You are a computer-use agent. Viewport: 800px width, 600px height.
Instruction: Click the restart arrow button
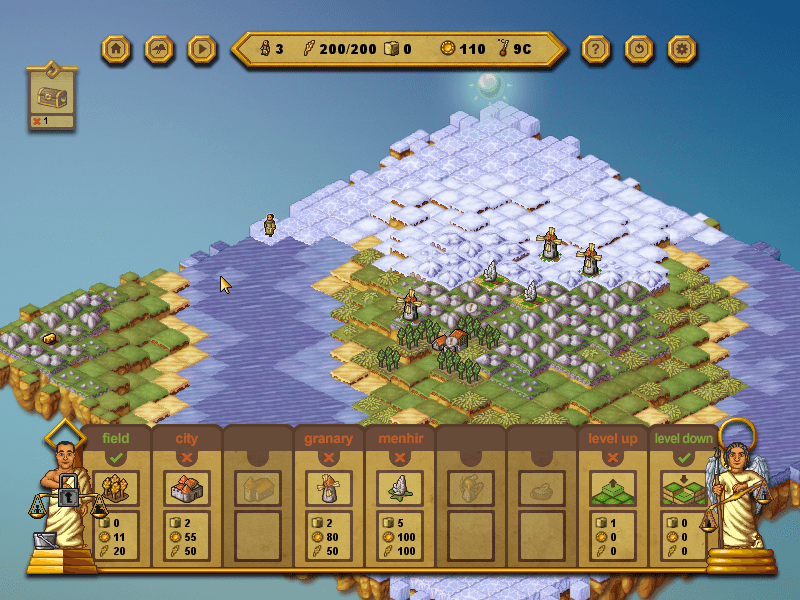click(x=639, y=48)
